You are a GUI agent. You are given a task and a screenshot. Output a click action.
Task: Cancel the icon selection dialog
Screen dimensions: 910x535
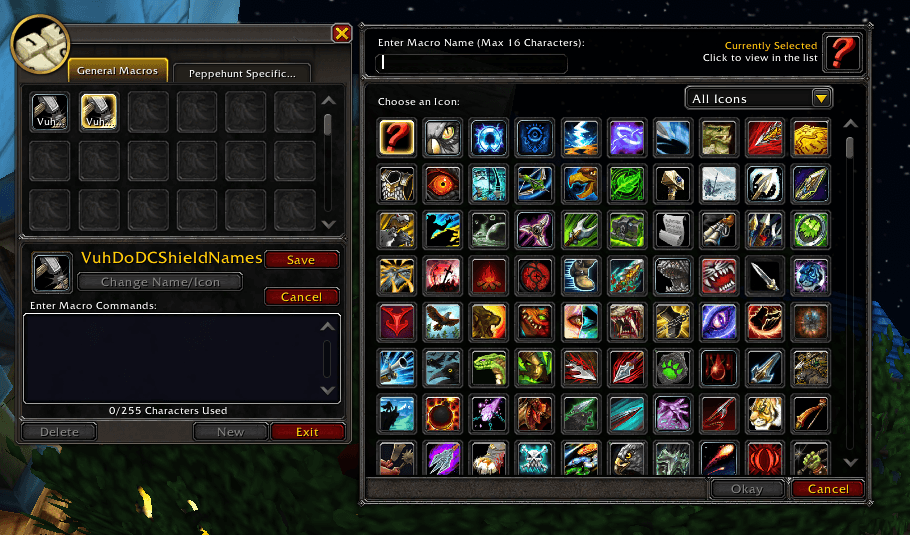pos(827,489)
